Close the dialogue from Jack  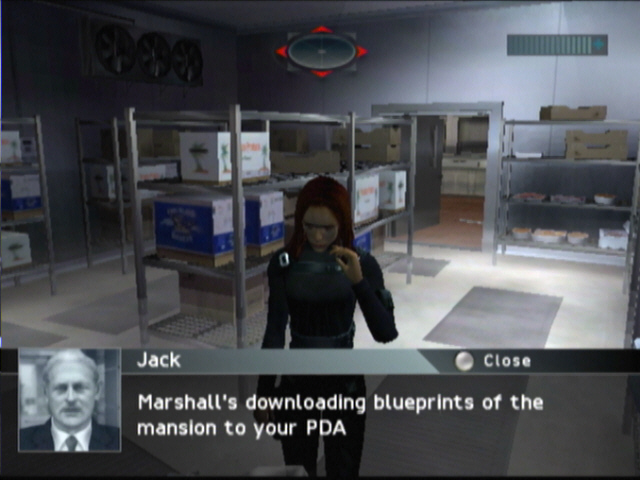pos(494,361)
